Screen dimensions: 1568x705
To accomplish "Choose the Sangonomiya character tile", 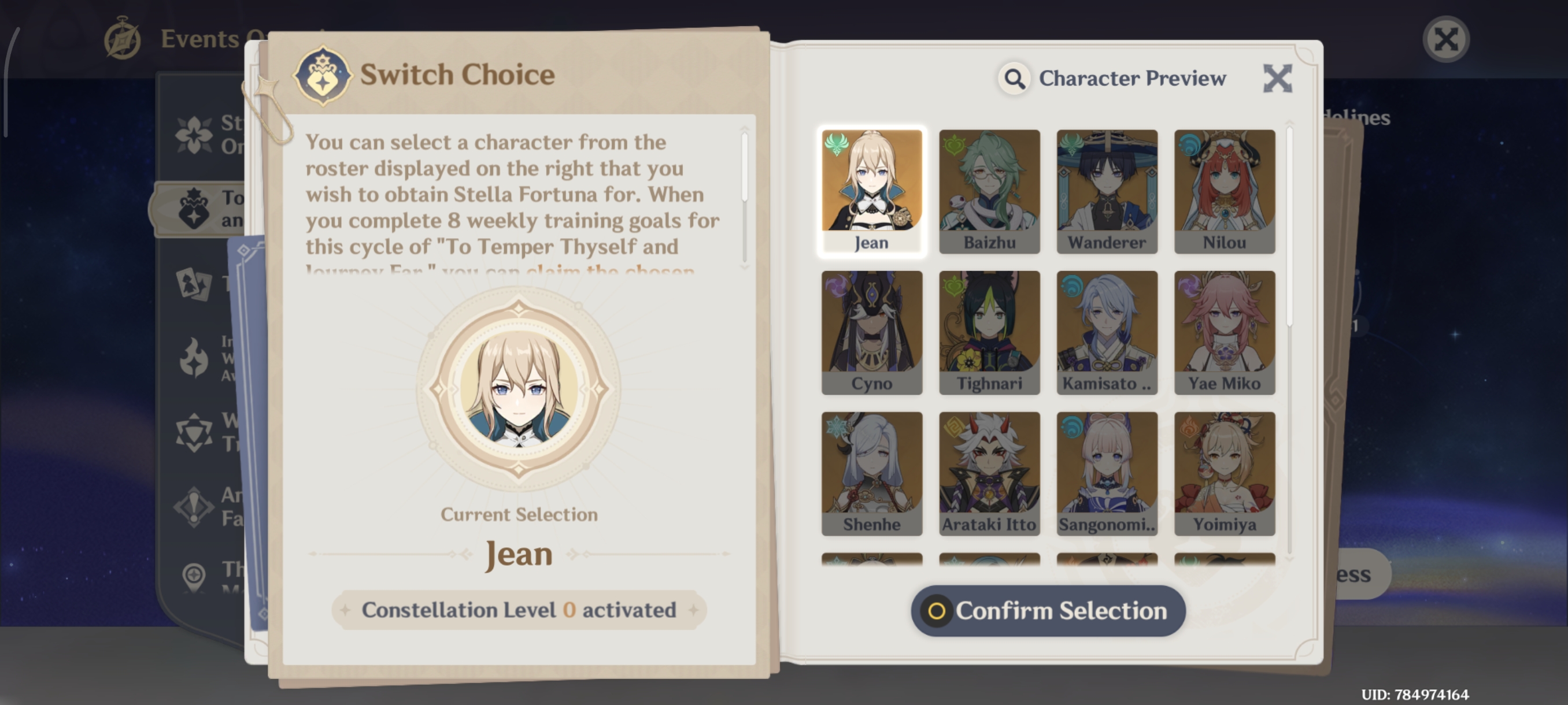I will (x=1107, y=473).
